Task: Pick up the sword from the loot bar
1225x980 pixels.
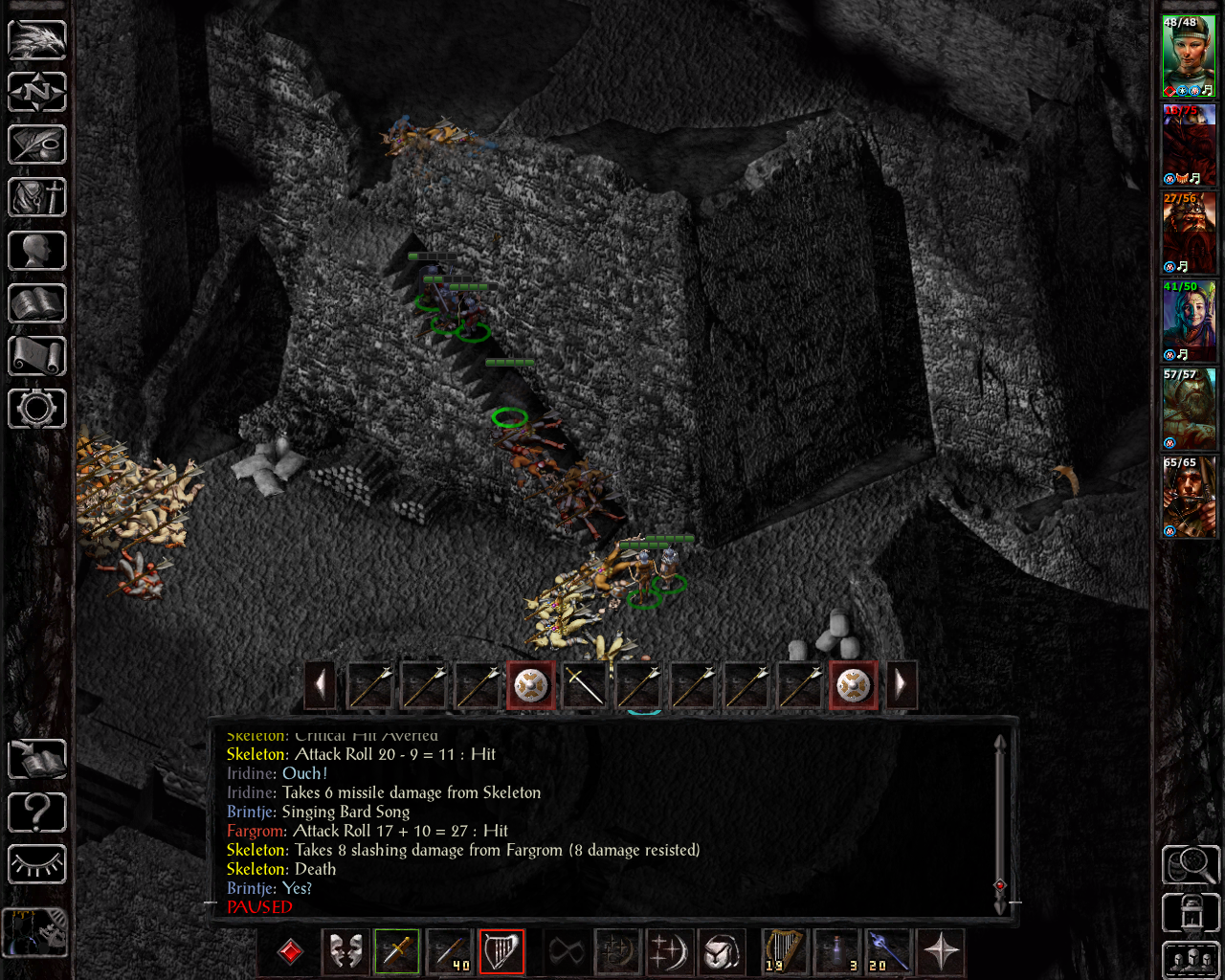Action: (x=584, y=685)
